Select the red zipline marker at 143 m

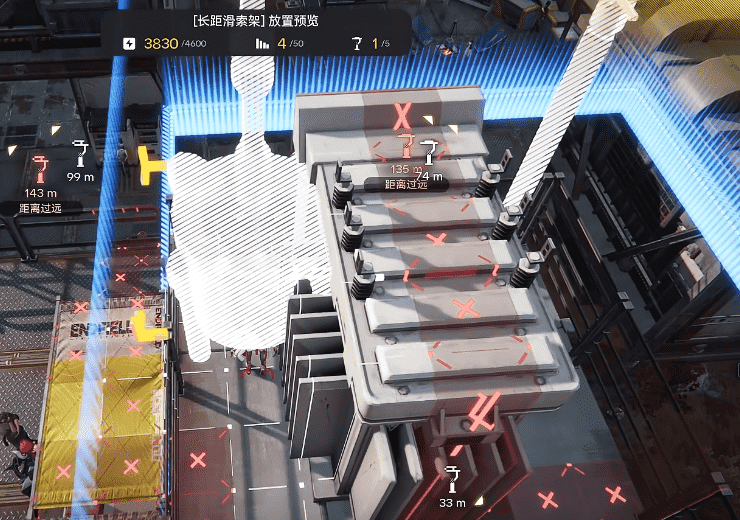click(x=40, y=166)
